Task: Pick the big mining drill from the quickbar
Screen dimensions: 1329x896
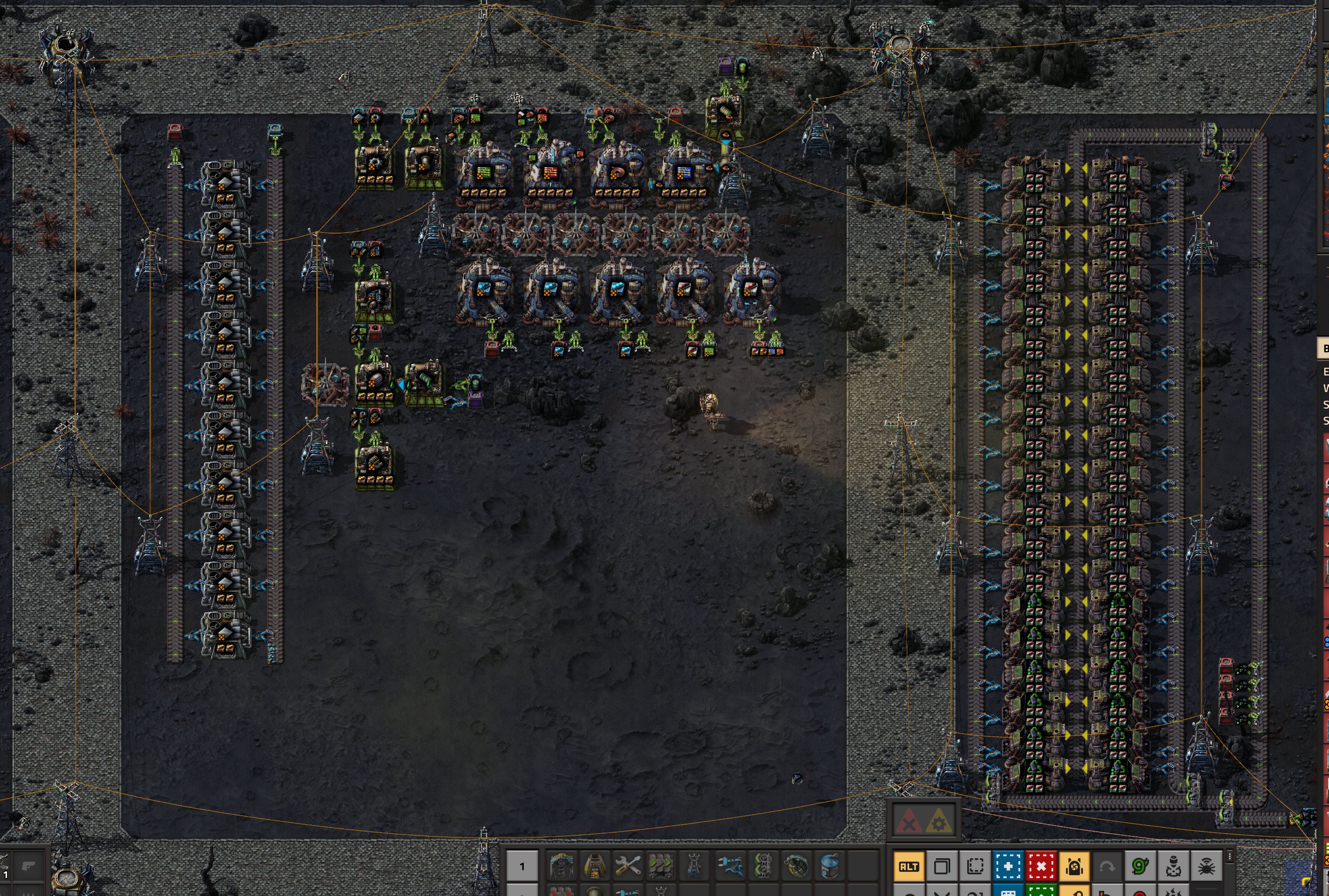Action: (x=562, y=866)
